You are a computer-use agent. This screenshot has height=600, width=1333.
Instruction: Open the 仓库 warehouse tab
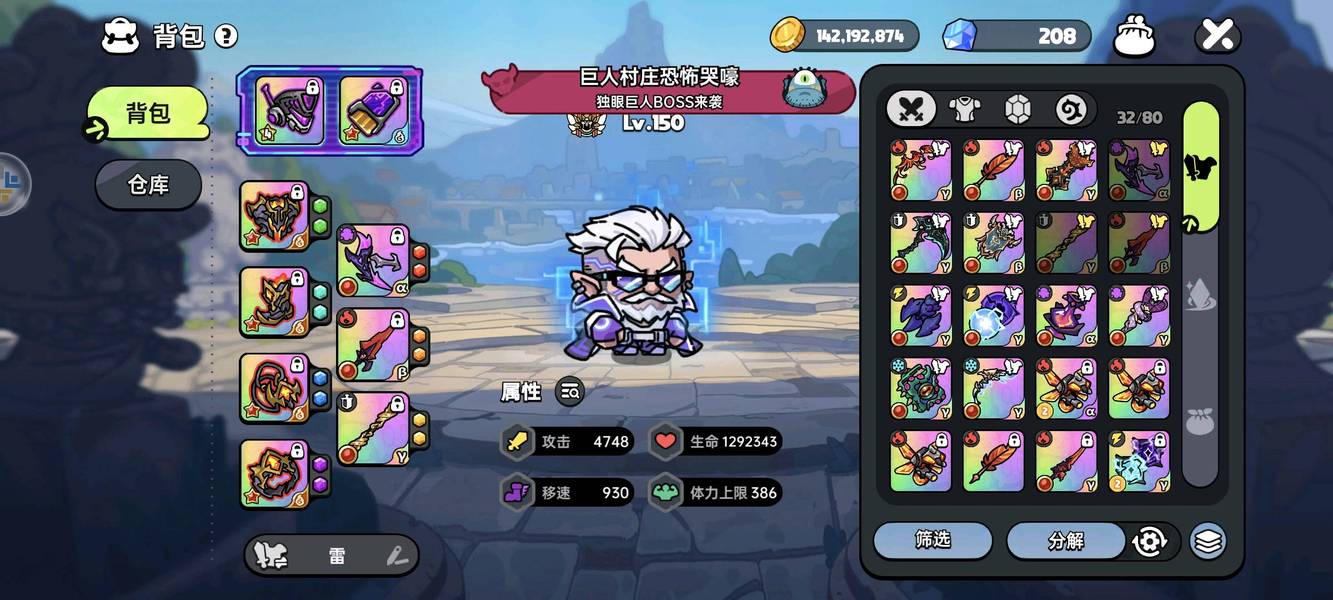(x=148, y=185)
